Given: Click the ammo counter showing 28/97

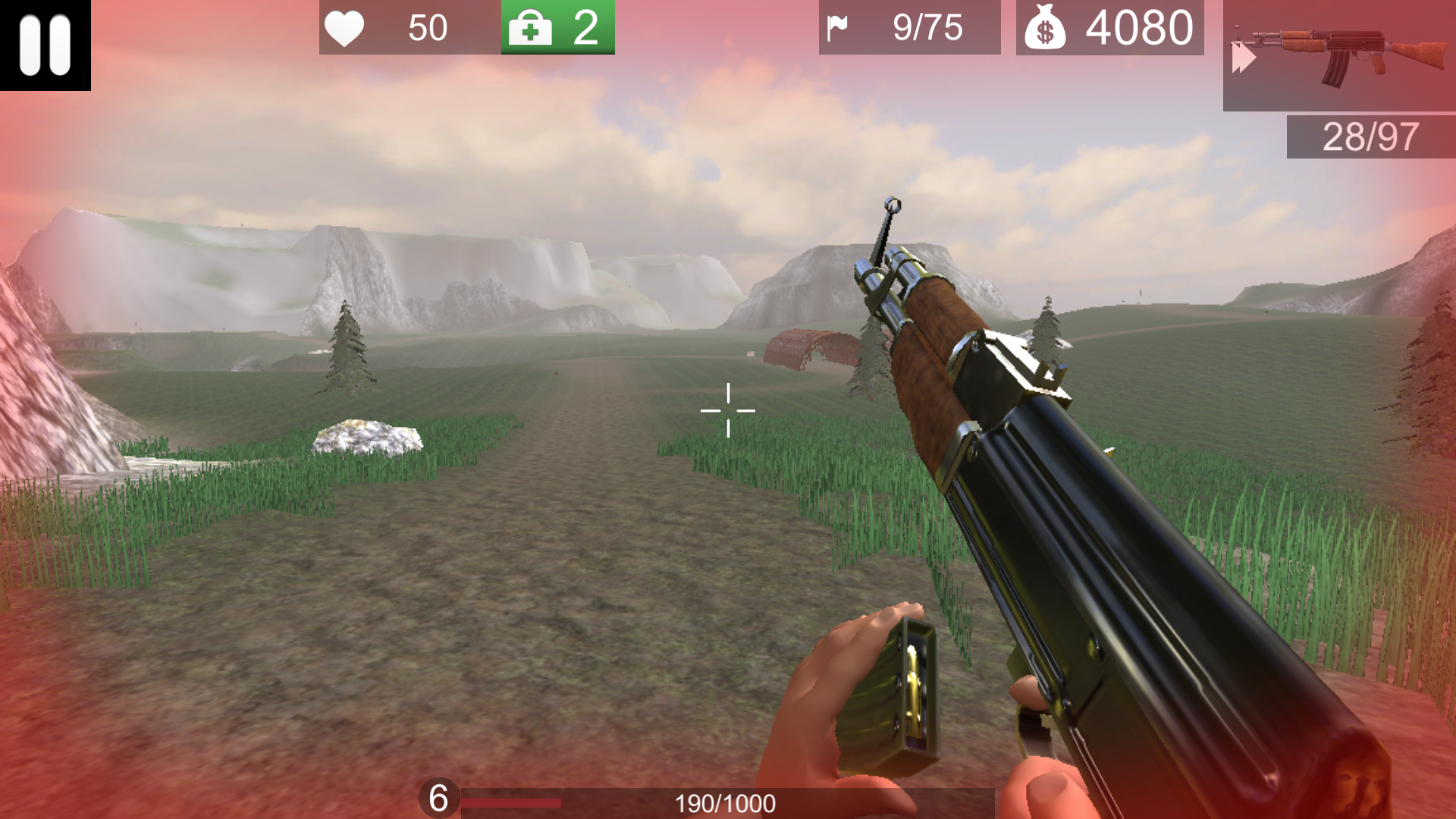Looking at the screenshot, I should tap(1370, 138).
